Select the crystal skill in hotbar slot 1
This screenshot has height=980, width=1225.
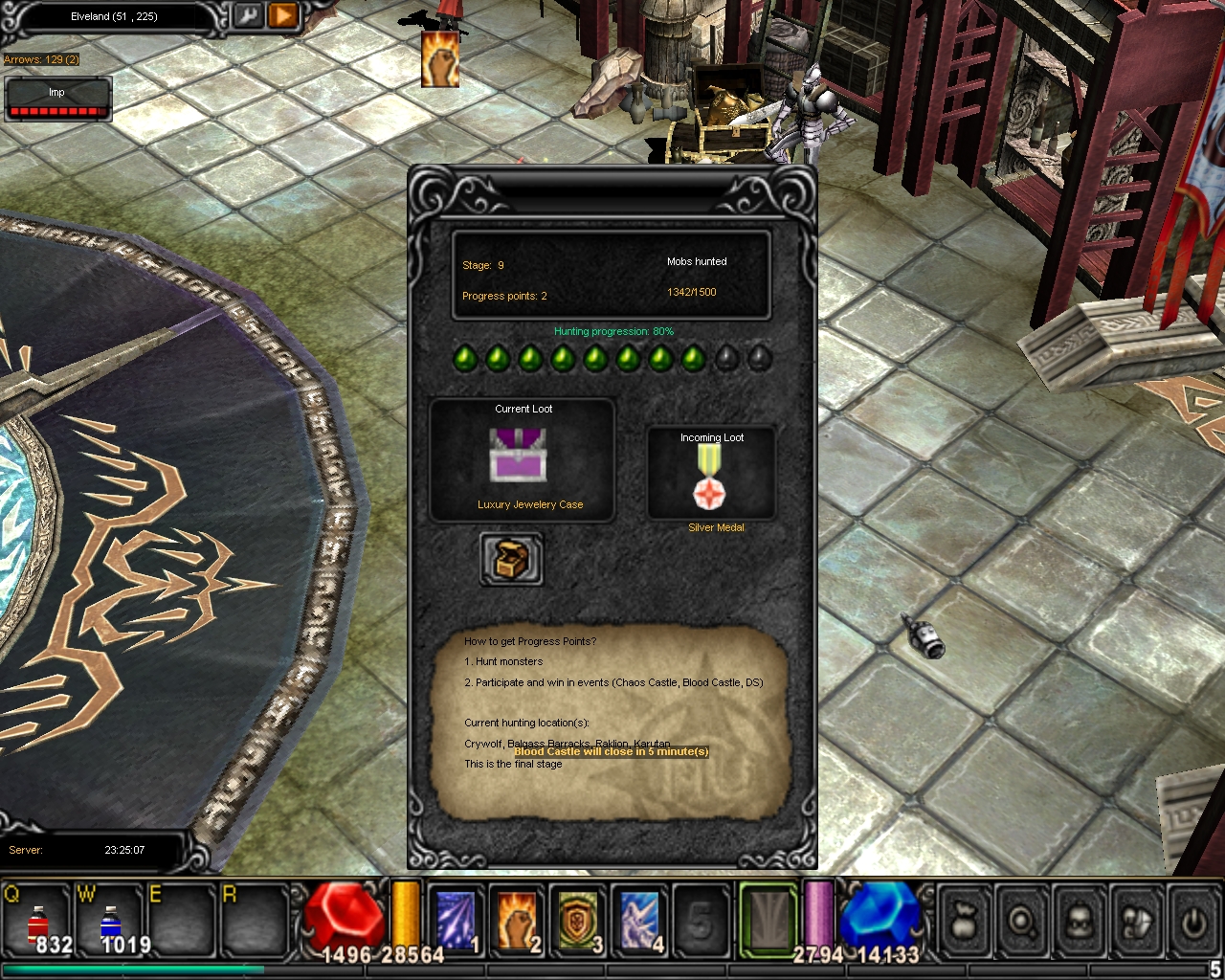click(455, 917)
